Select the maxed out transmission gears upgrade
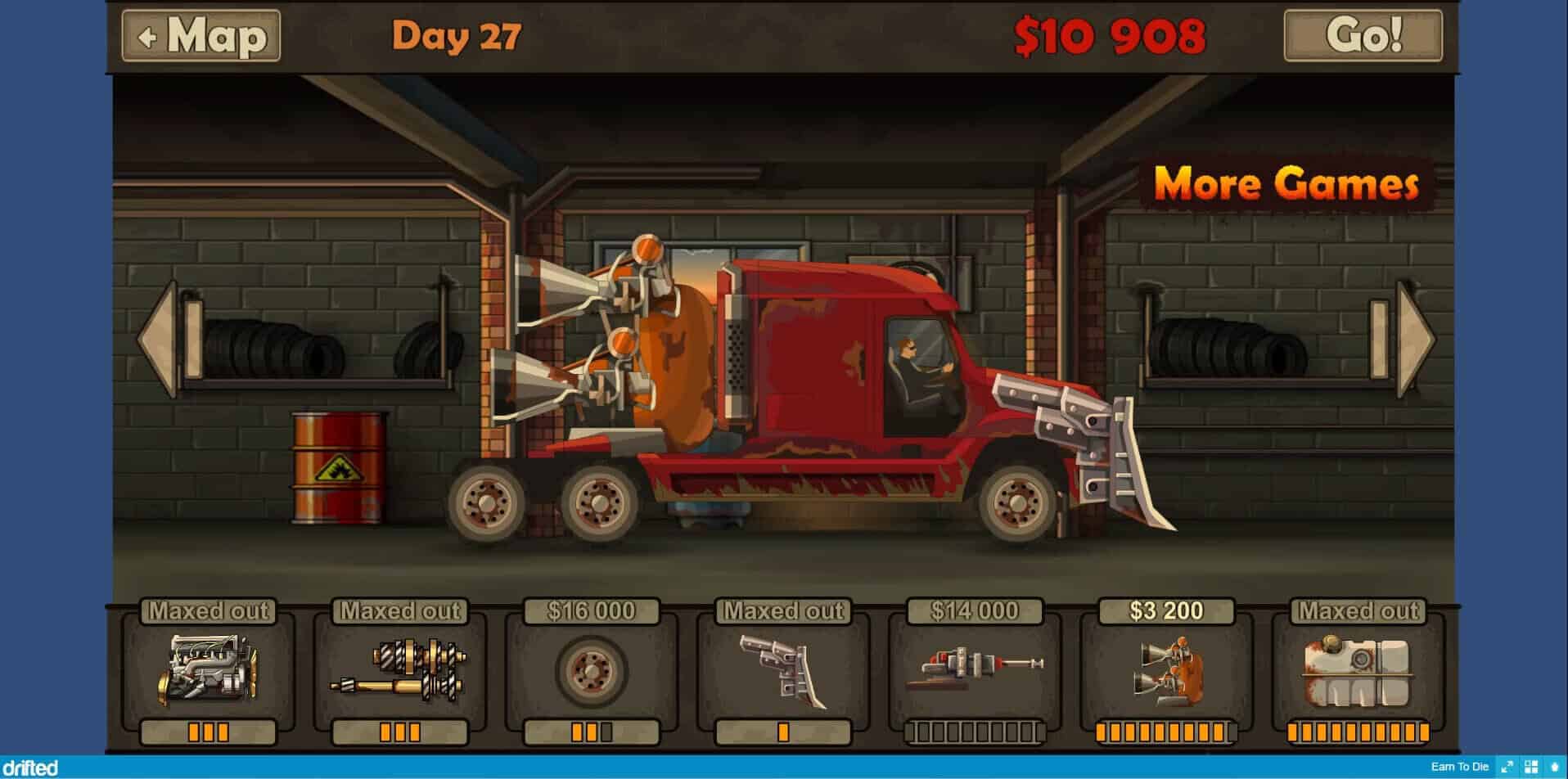 tap(400, 671)
